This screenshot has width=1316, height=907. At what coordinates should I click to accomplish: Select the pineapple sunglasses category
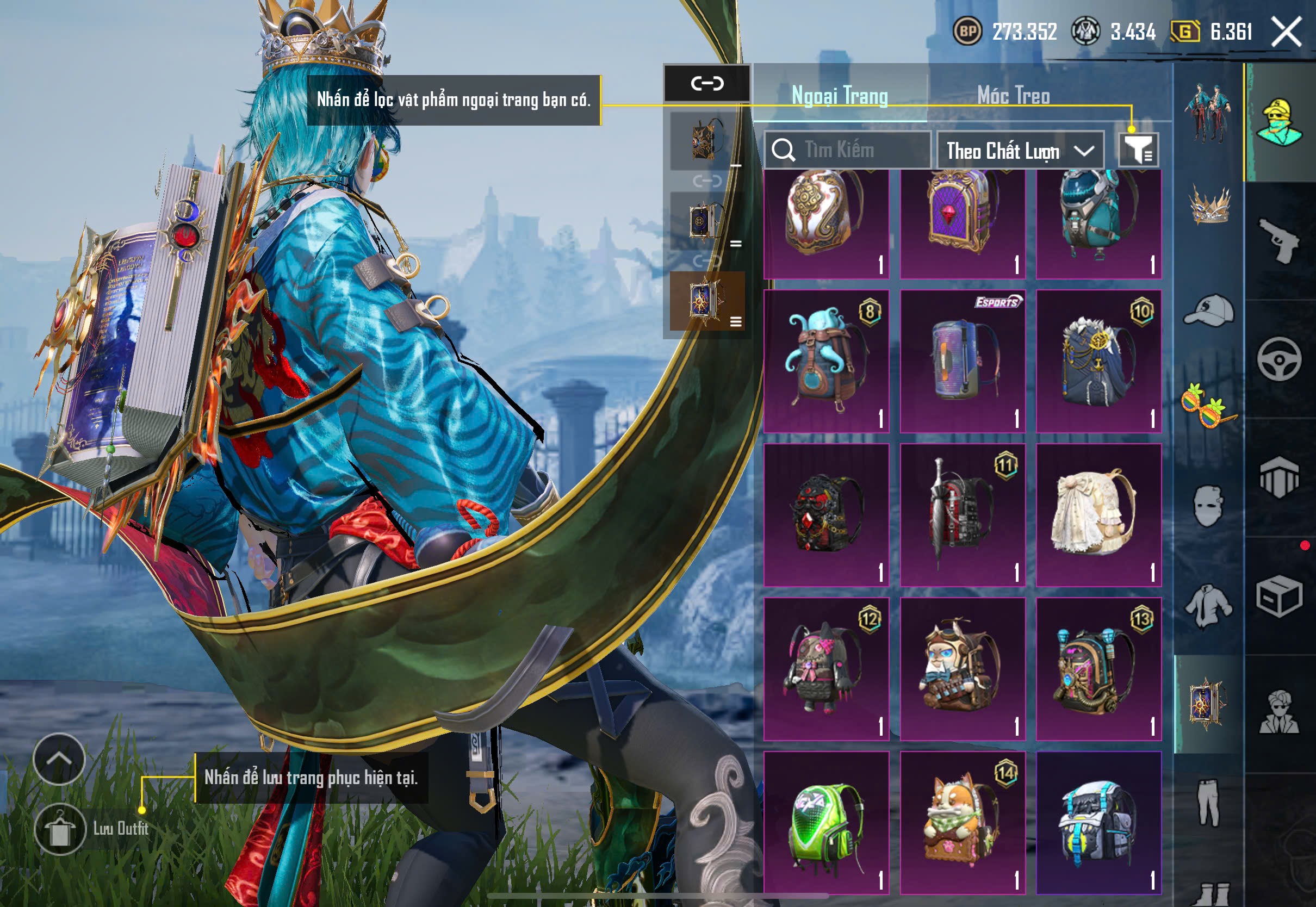tap(1208, 405)
